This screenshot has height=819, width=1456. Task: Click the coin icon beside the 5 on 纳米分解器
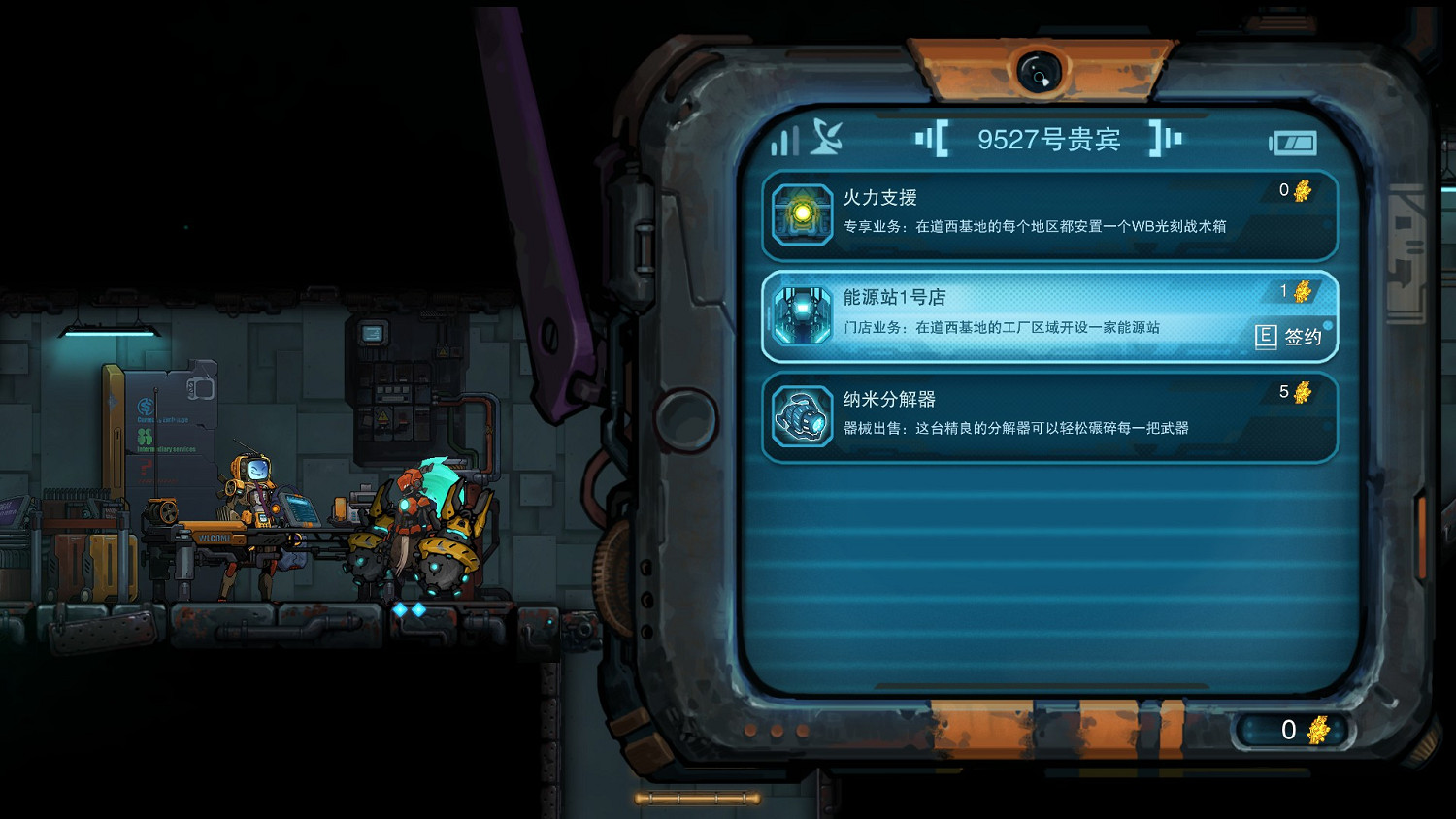click(x=1304, y=394)
